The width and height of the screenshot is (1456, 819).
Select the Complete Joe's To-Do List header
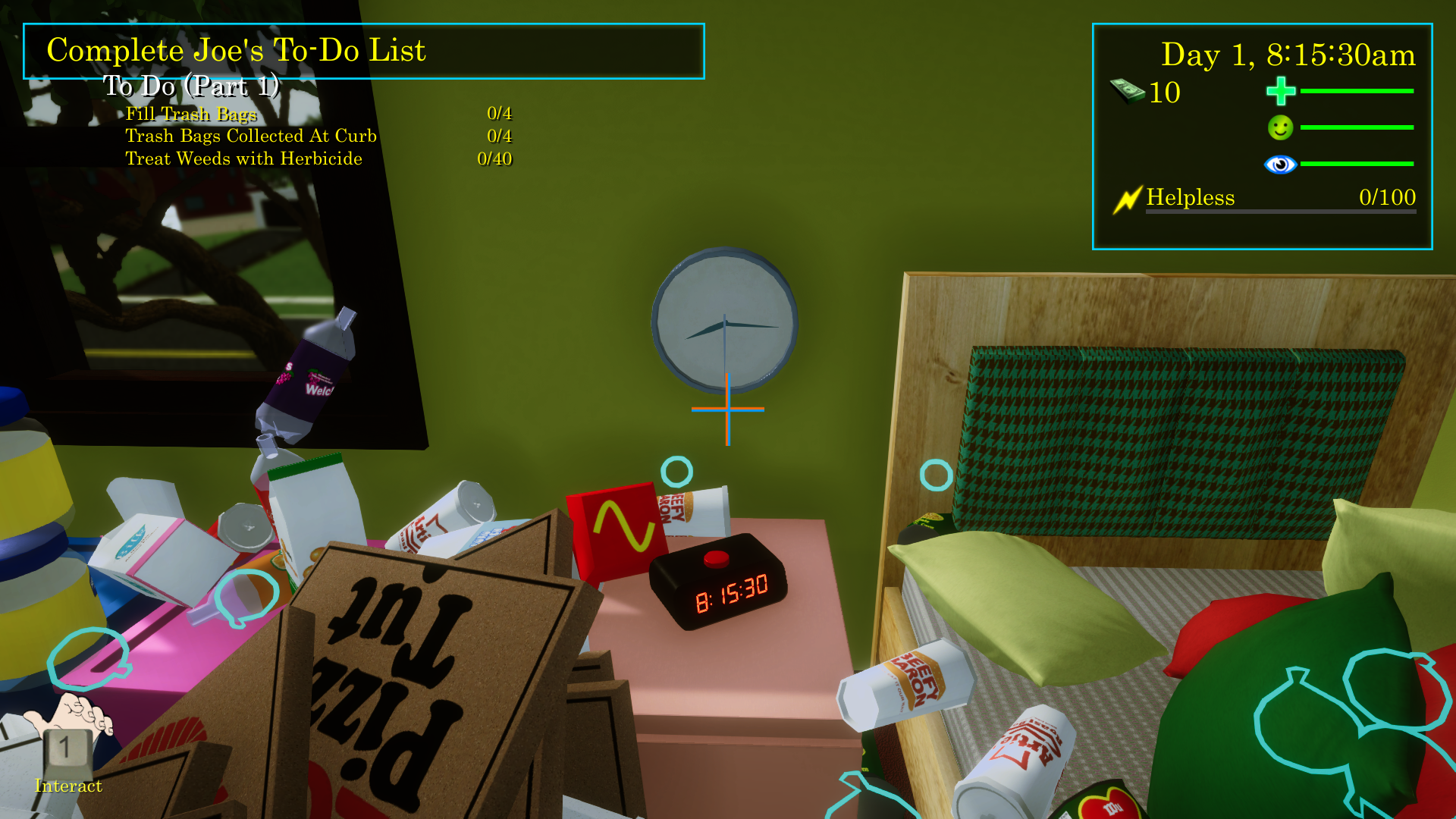point(236,51)
